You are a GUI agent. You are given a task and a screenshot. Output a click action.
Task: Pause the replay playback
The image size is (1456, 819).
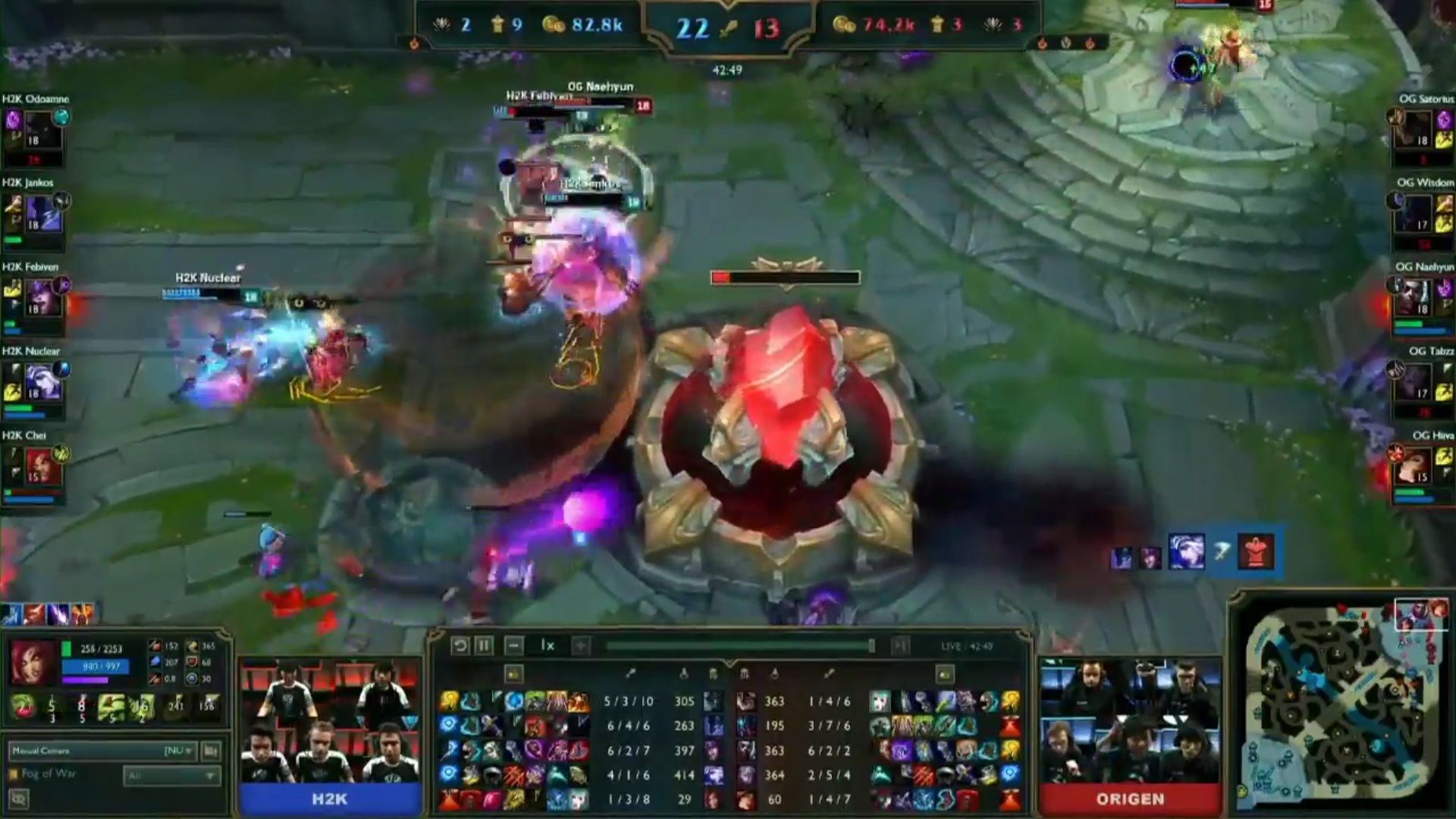point(483,645)
